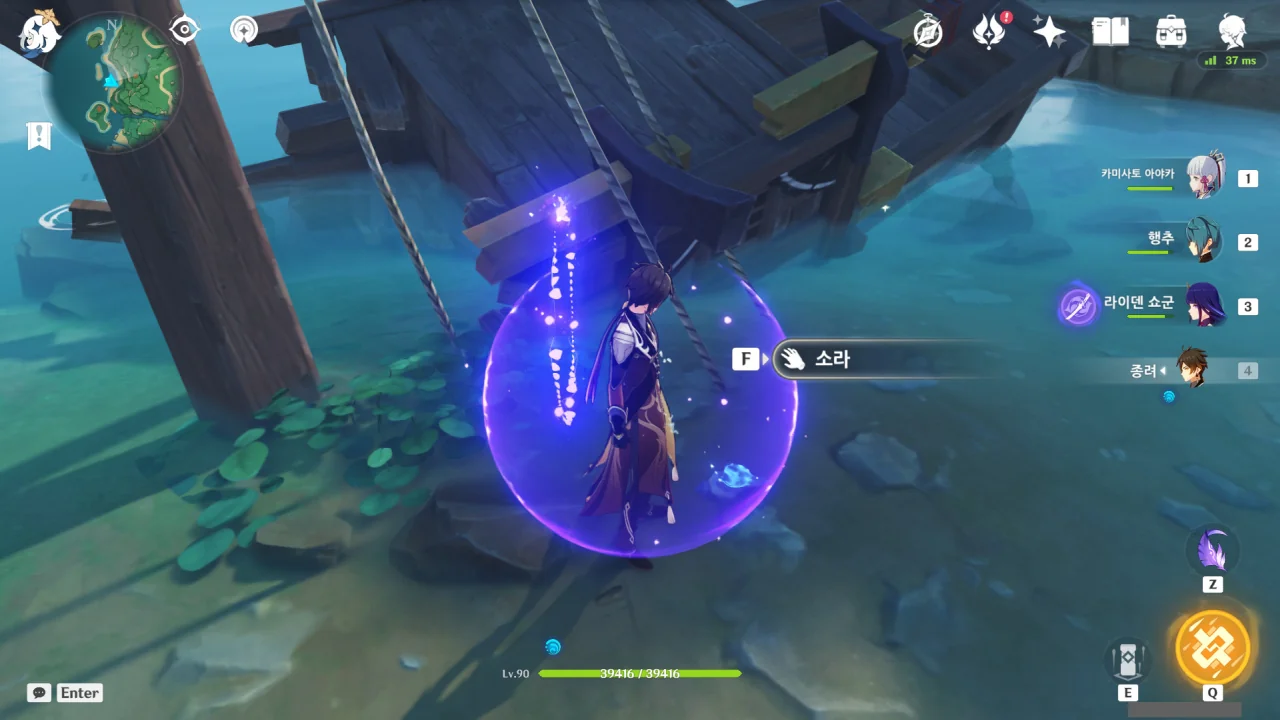Viewport: 1280px width, 720px height.
Task: Open the backpack inventory
Action: pyautogui.click(x=1171, y=32)
